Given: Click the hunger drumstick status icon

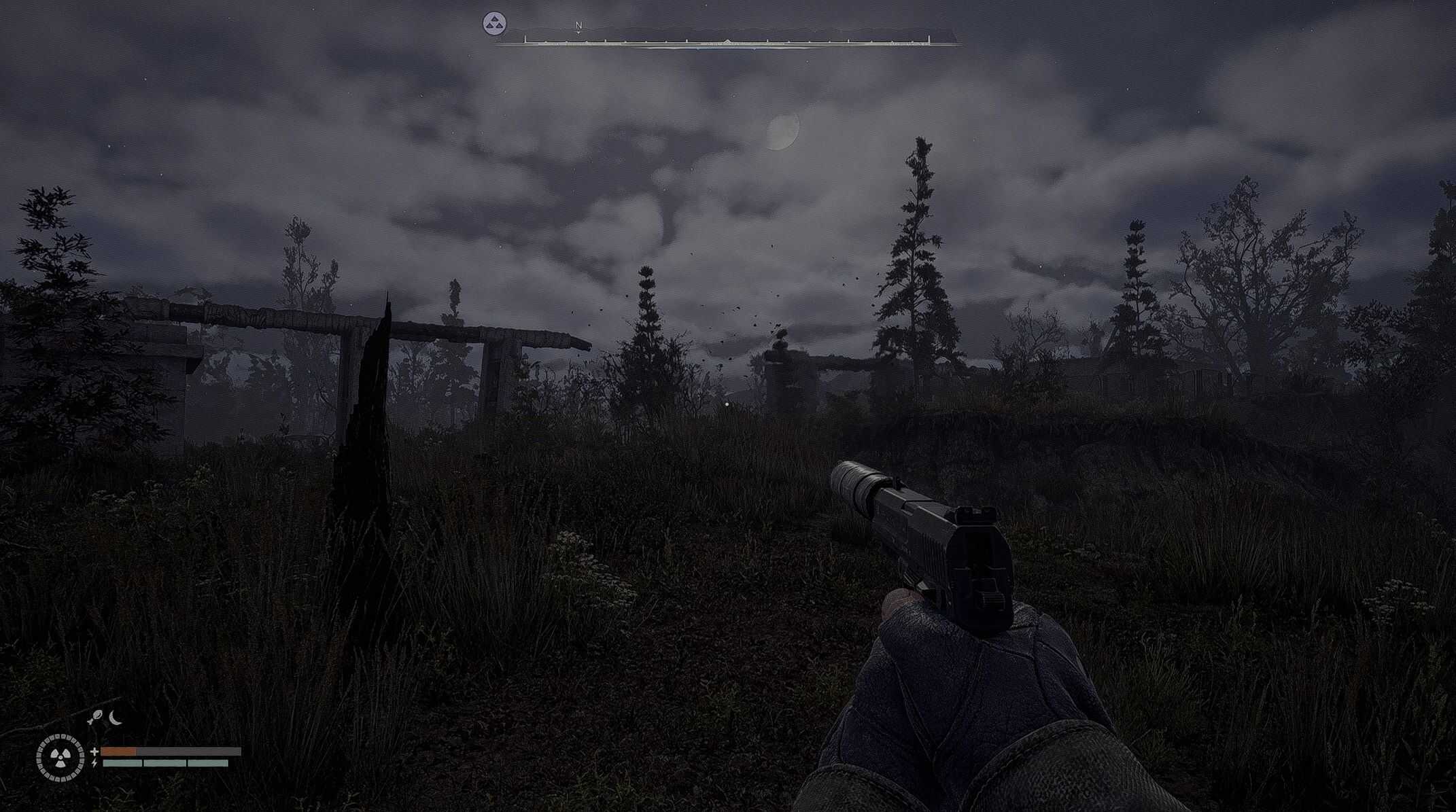Looking at the screenshot, I should 97,718.
